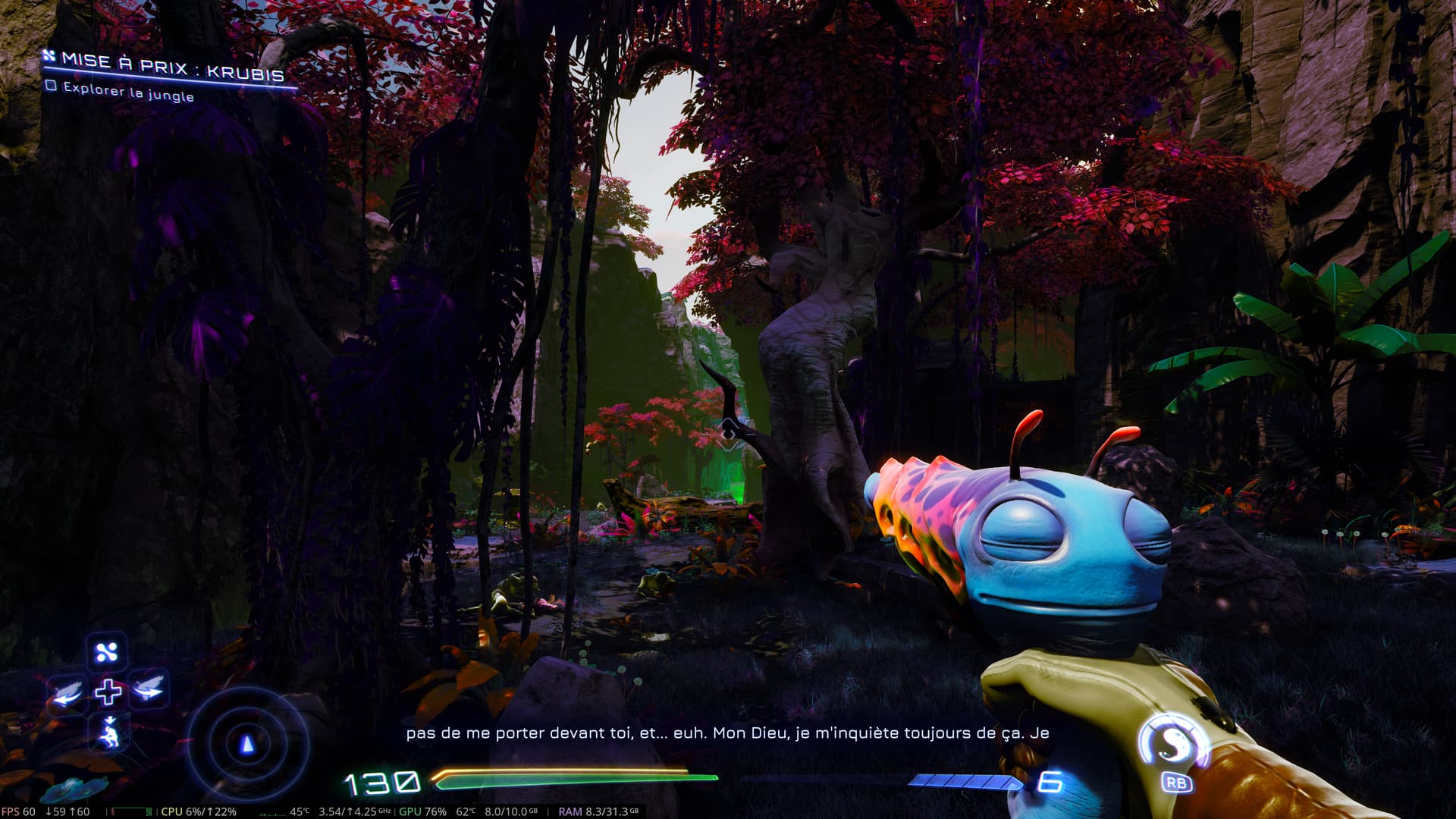Activate the four-dot waypoint icon
The width and height of the screenshot is (1456, 819).
point(107,652)
